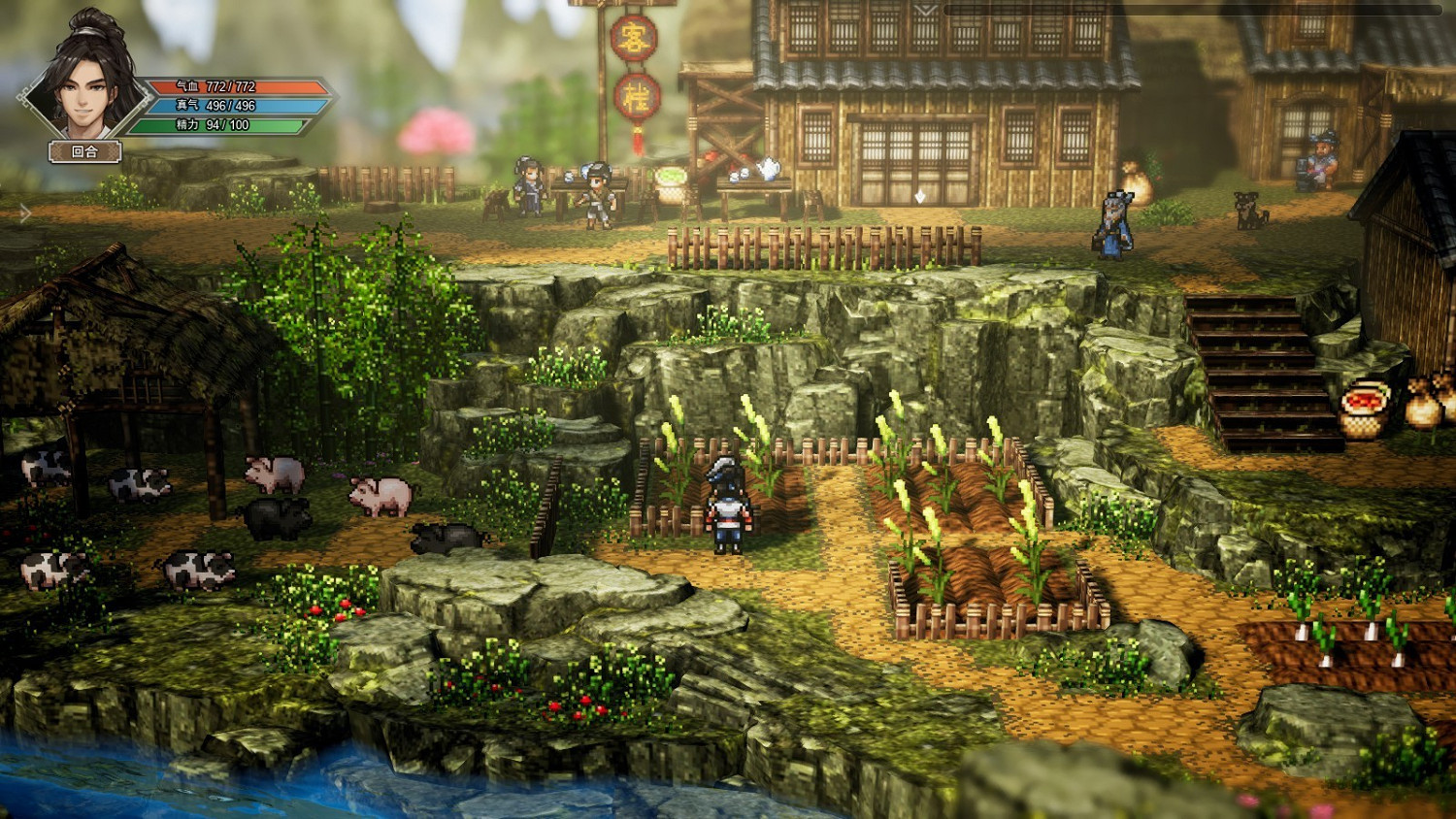
Task: Select the sack beside the watermelon basket
Action: tap(1424, 406)
